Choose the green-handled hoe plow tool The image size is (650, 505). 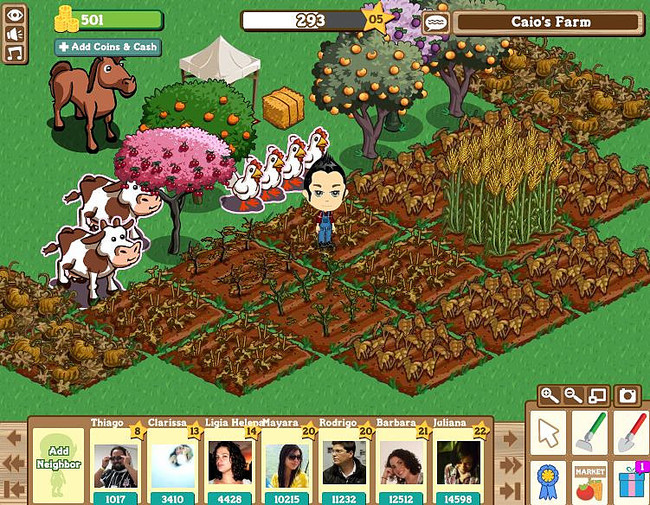pyautogui.click(x=590, y=432)
